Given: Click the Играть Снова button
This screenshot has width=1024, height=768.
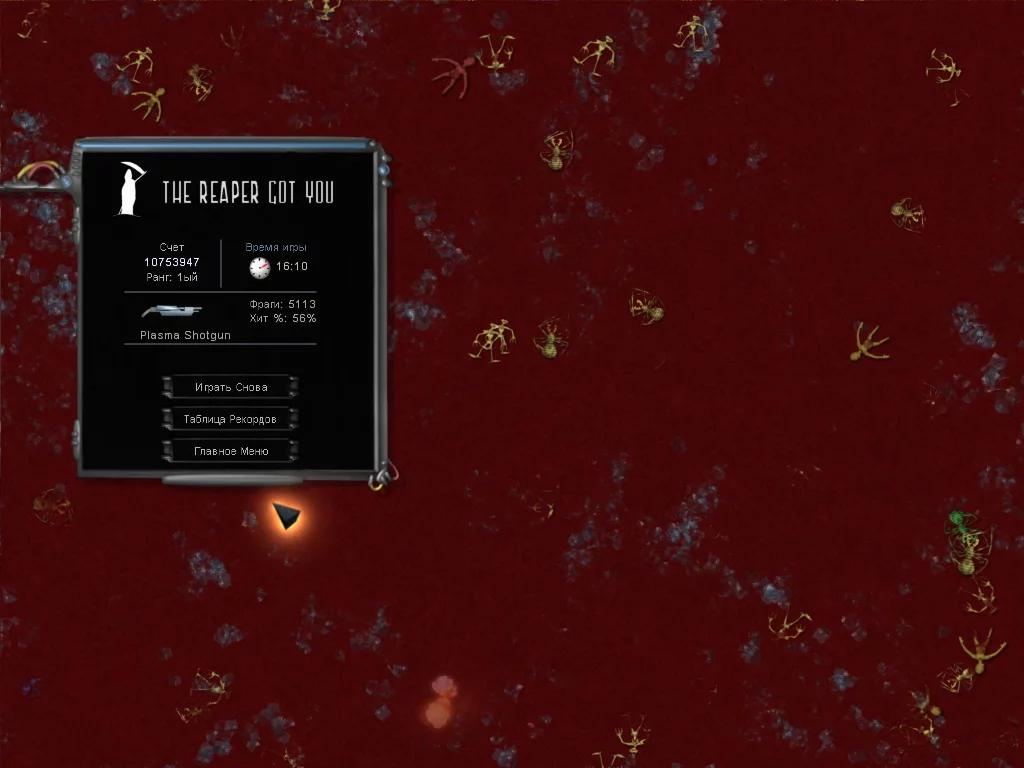Looking at the screenshot, I should 230,387.
